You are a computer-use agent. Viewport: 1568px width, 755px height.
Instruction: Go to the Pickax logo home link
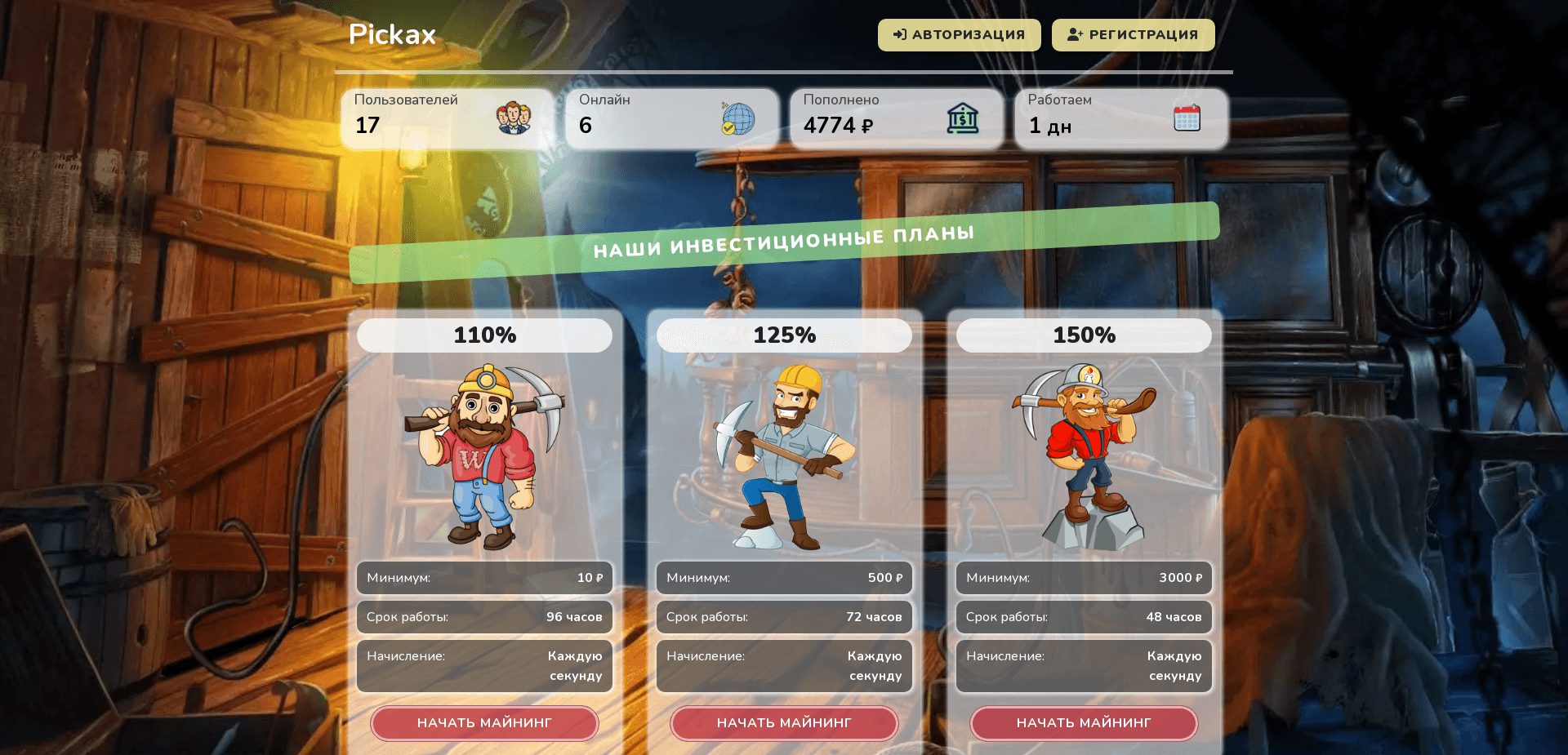[x=392, y=34]
